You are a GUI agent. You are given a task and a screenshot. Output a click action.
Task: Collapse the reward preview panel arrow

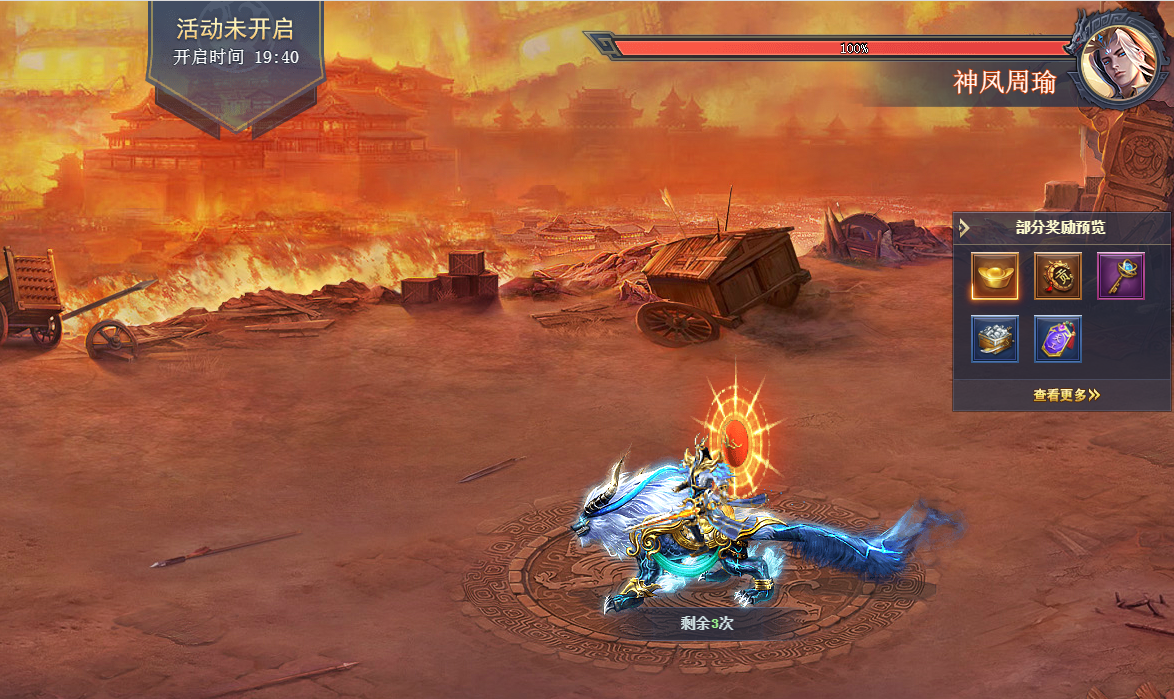click(964, 228)
